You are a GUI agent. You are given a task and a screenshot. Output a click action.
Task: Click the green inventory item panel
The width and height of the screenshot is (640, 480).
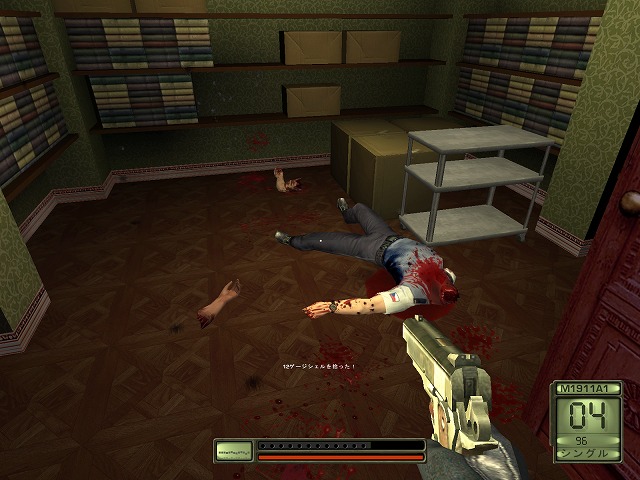[x=233, y=451]
